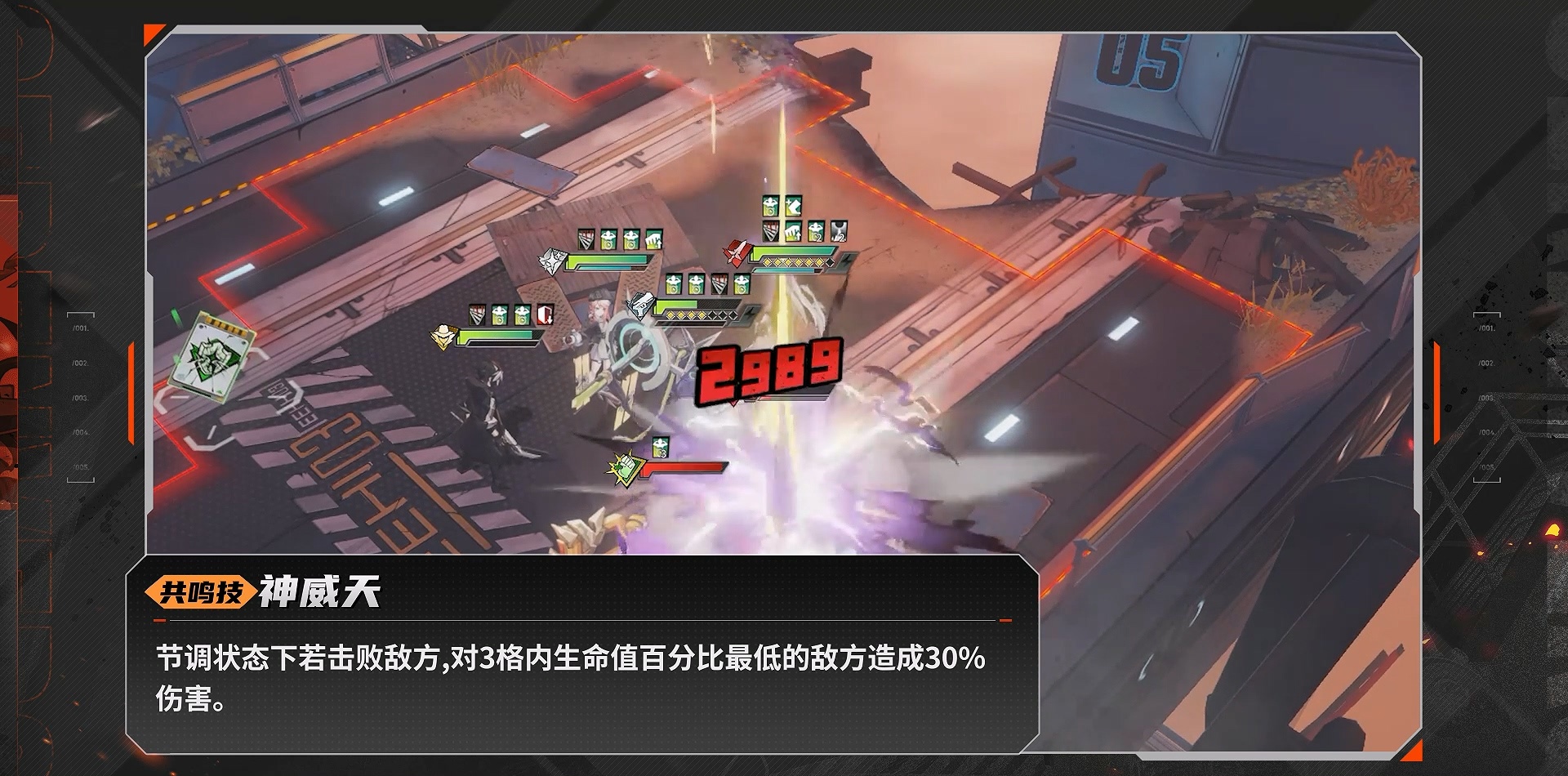Select the silver spark unit insignia
The width and height of the screenshot is (1568, 776).
[551, 260]
